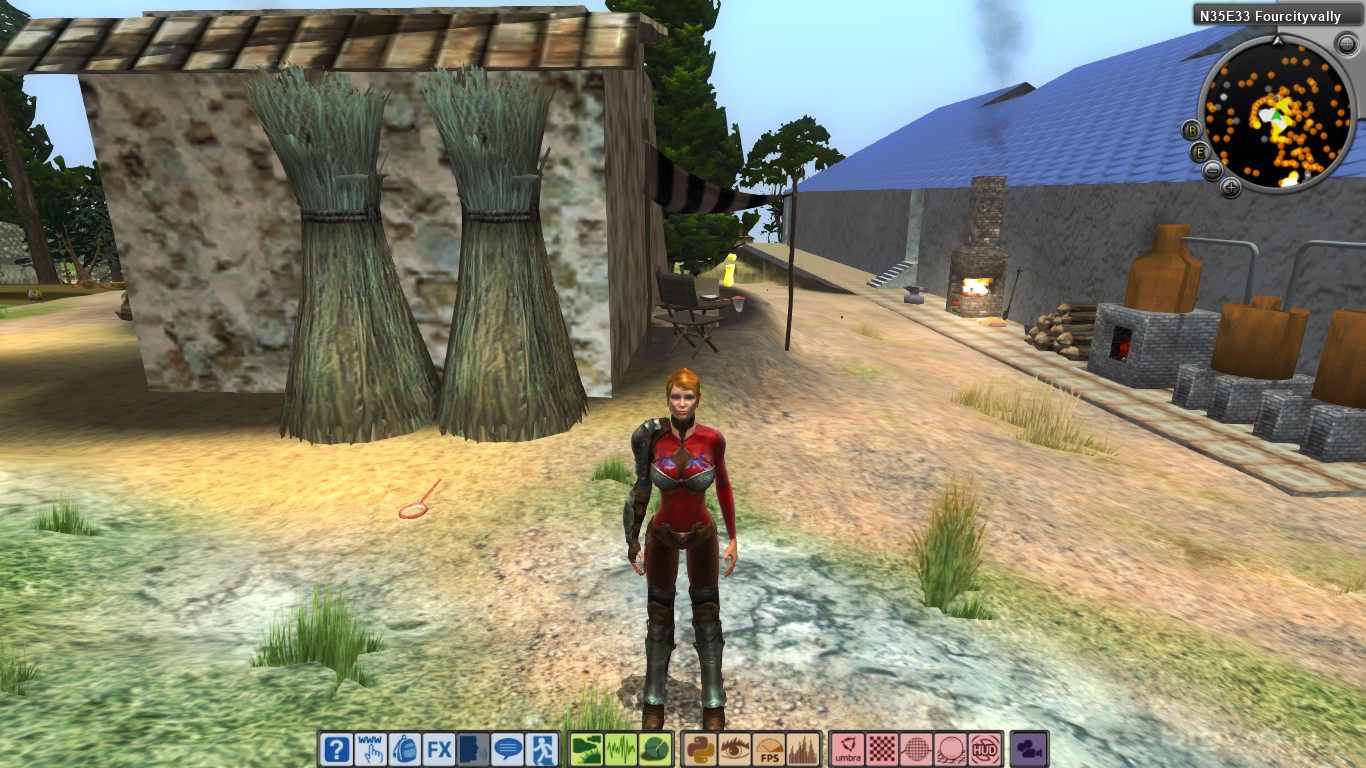Open the green waveform tool
The height and width of the screenshot is (768, 1366).
point(621,749)
